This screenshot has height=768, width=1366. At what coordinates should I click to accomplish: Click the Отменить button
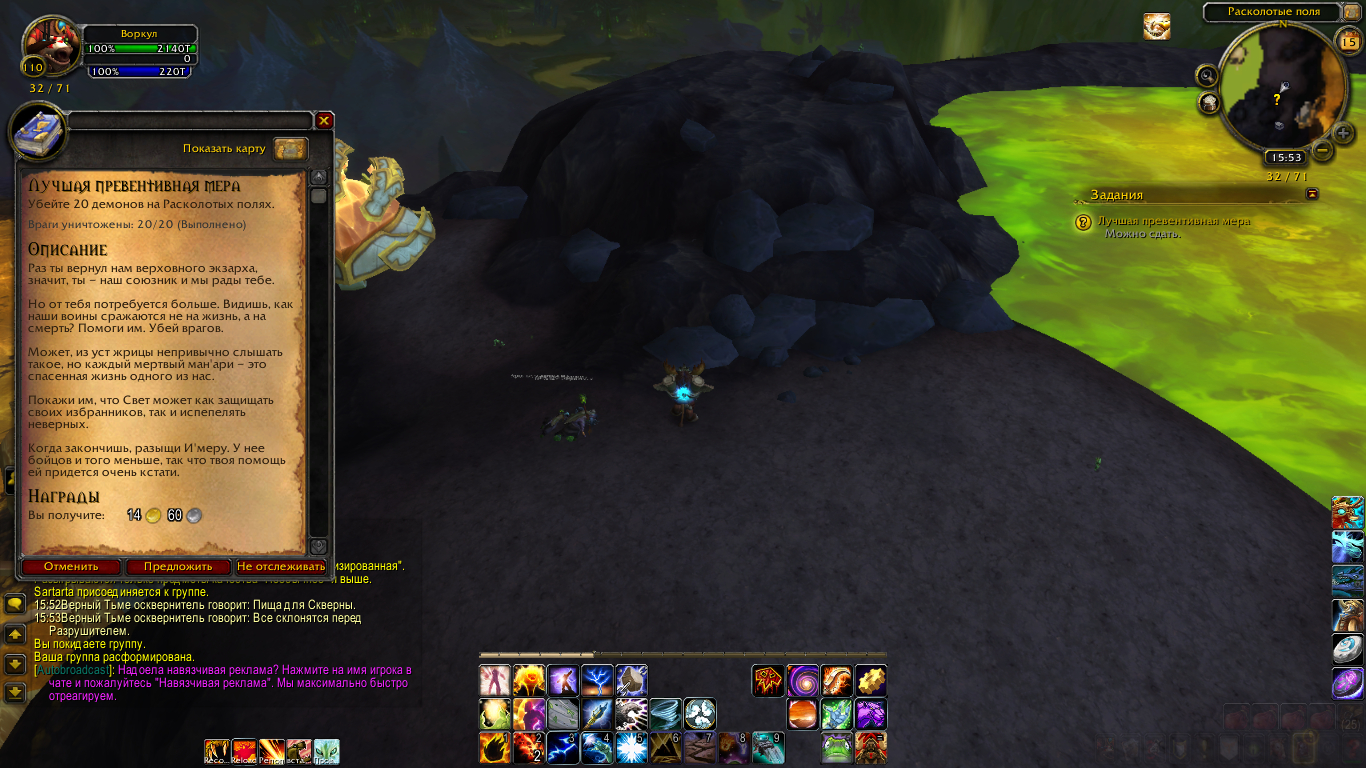click(x=71, y=566)
